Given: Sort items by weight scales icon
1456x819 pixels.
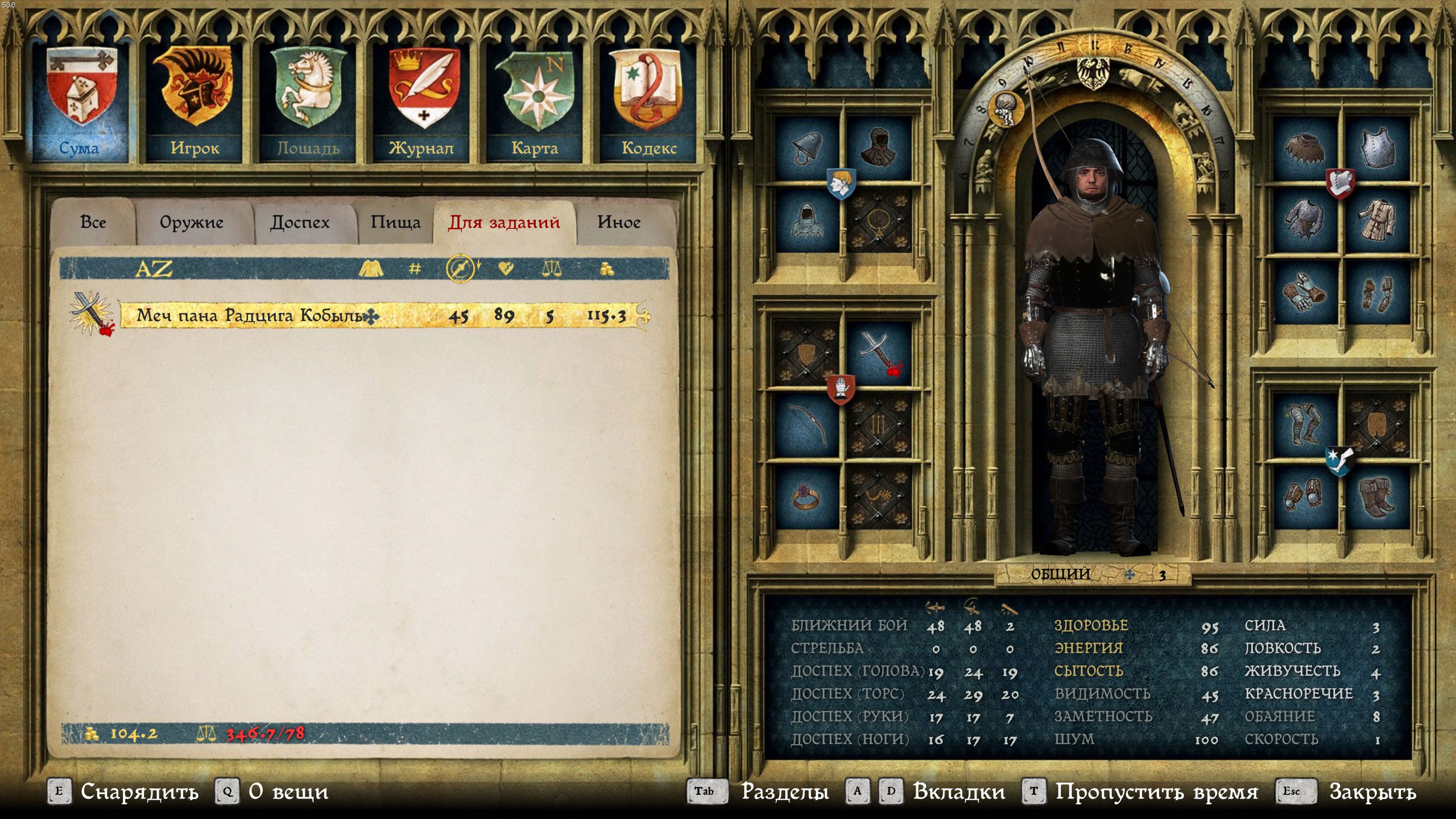Looking at the screenshot, I should tap(552, 268).
